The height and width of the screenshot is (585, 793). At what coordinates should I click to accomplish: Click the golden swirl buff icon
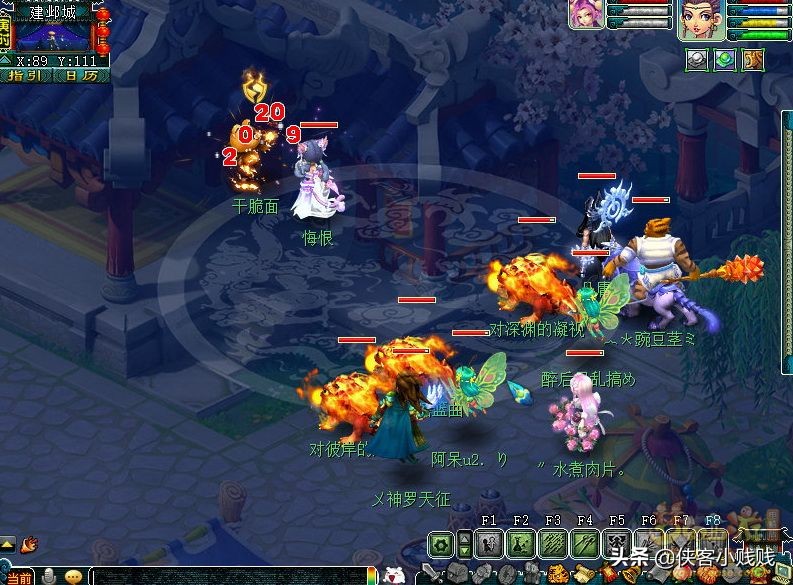pyautogui.click(x=753, y=59)
